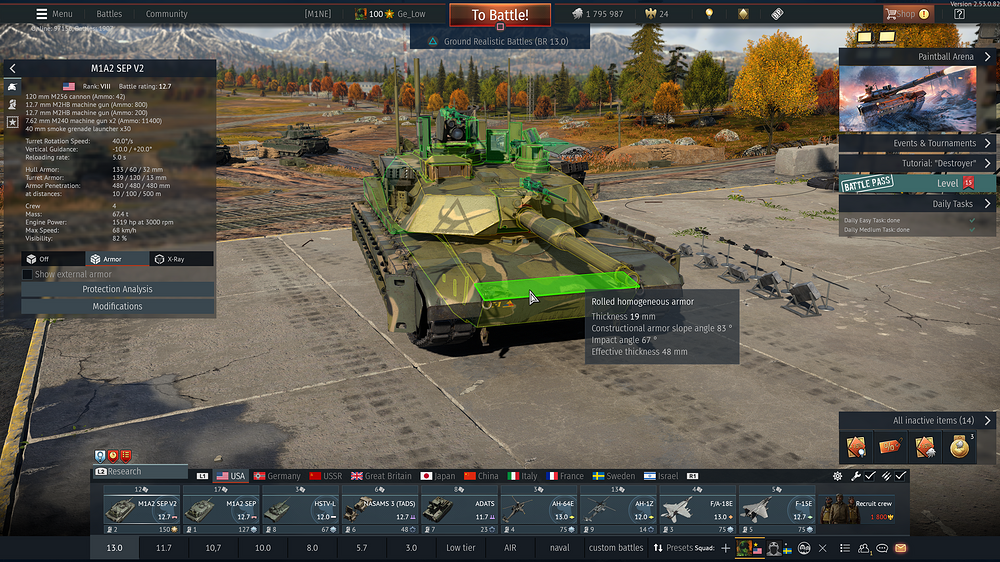Open the Modifications window
This screenshot has height=562, width=1000.
pos(117,306)
